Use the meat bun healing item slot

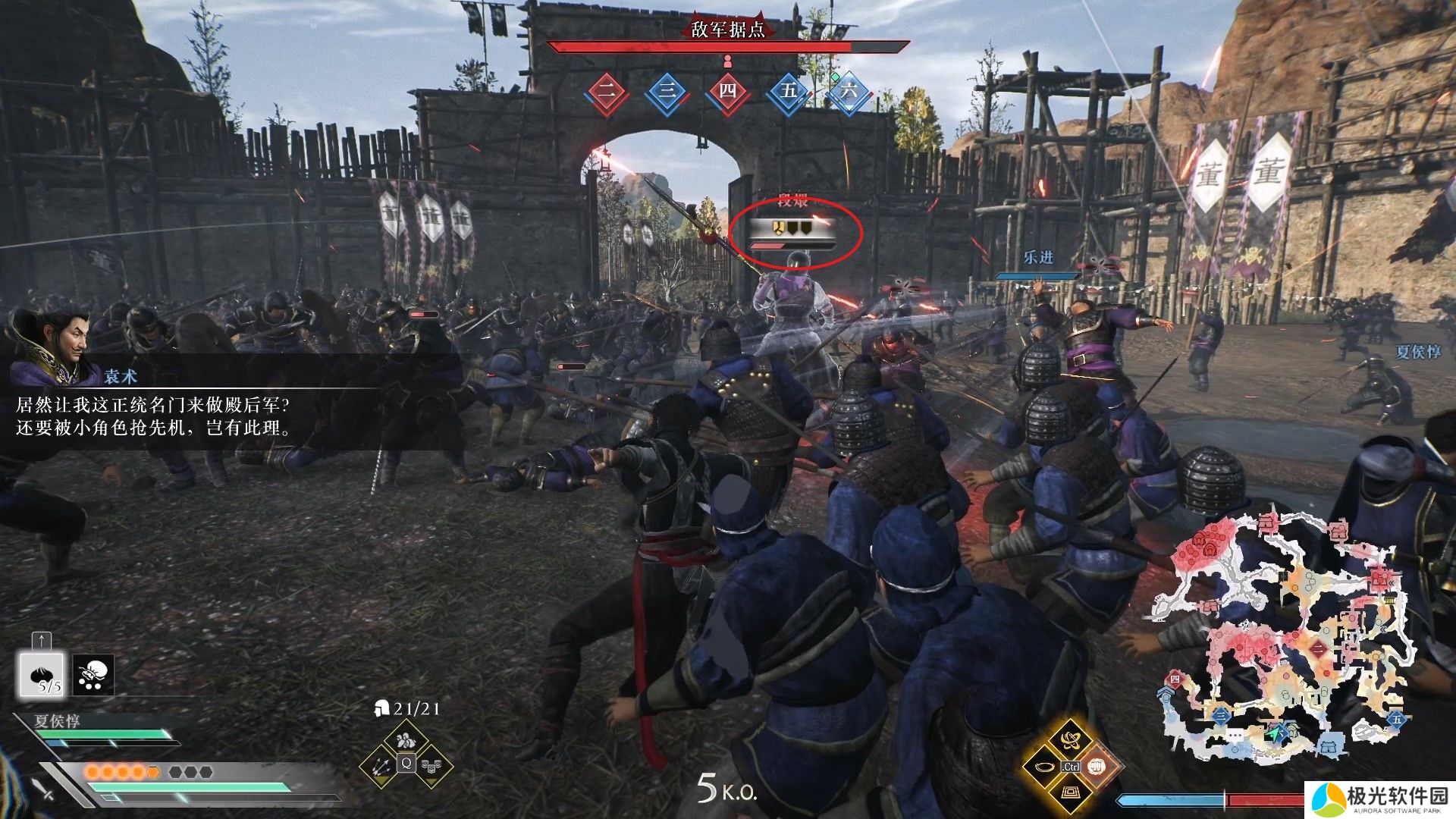click(42, 674)
